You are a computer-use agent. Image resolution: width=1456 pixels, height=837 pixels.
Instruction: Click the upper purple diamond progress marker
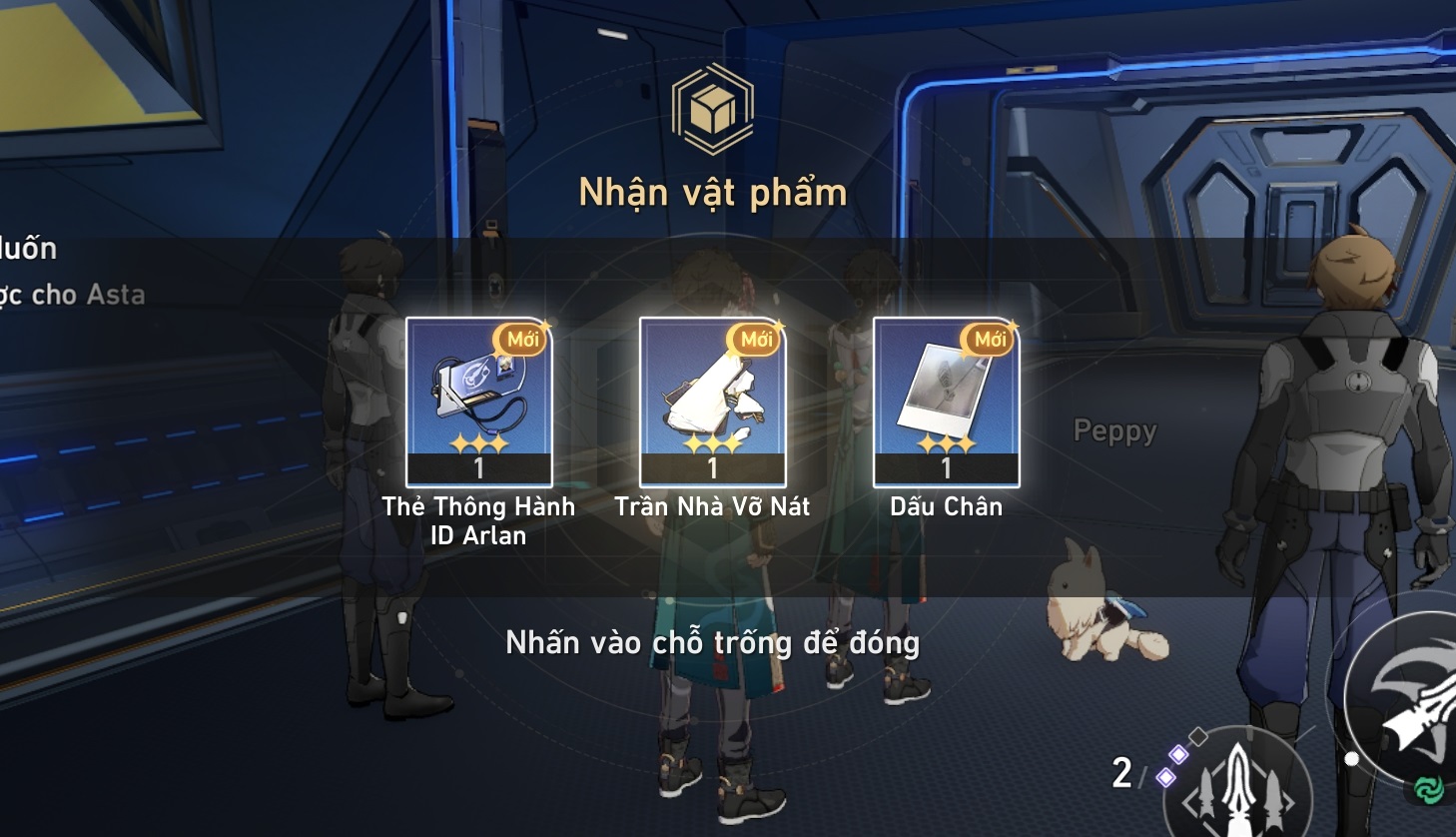coord(1177,755)
